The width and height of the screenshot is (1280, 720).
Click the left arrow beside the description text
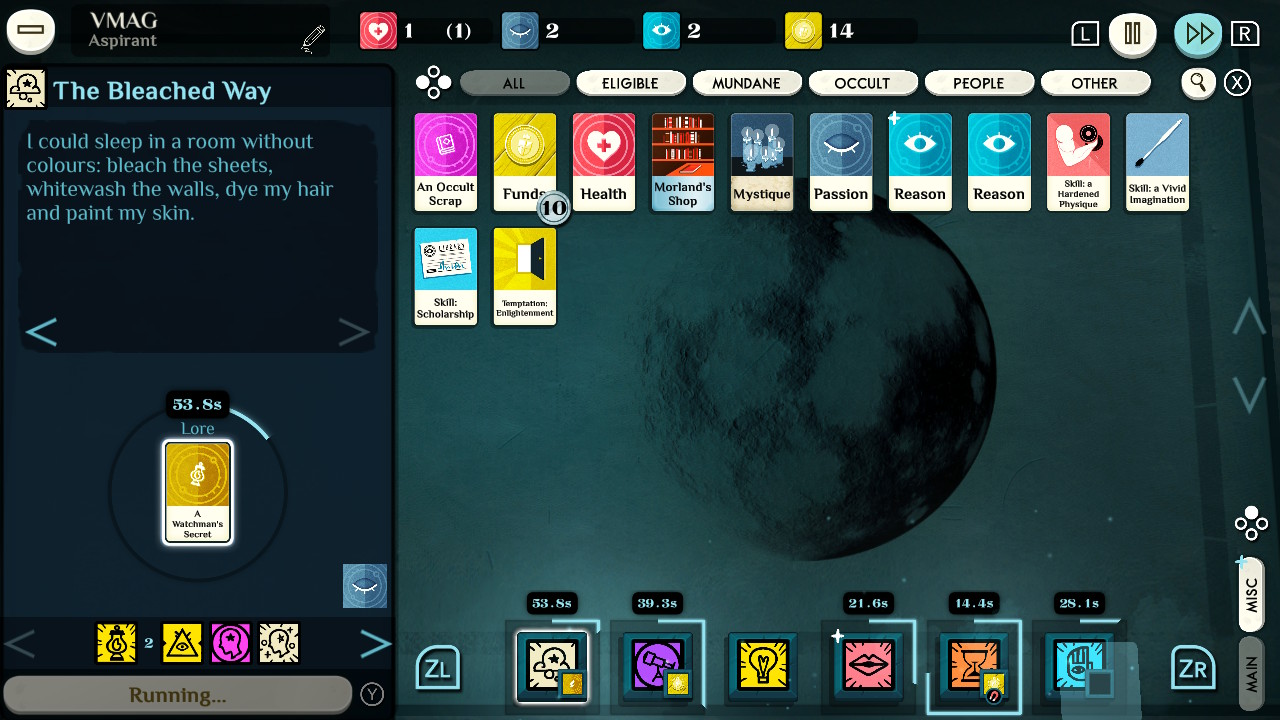42,330
